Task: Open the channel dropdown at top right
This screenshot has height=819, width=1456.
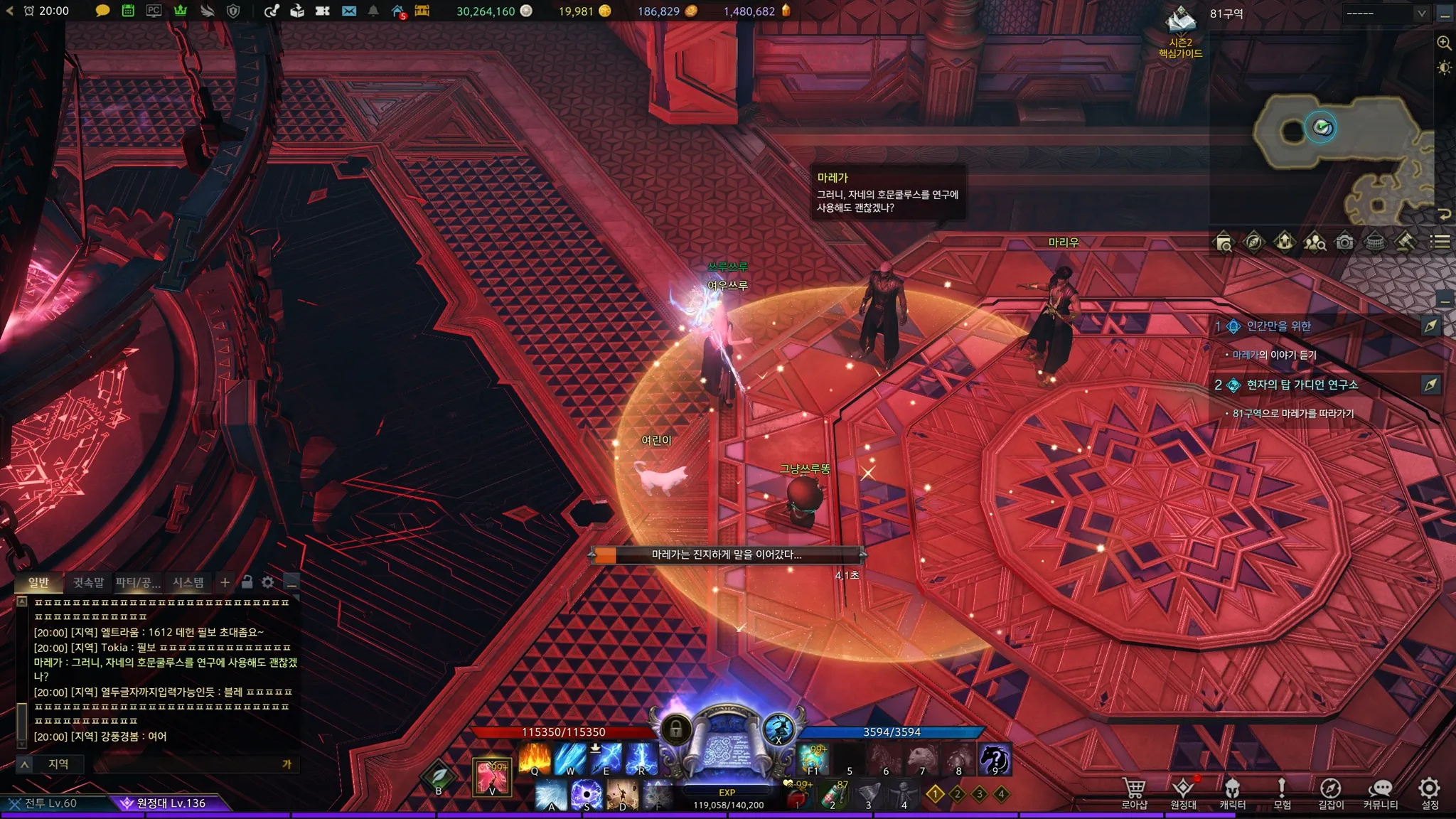Action: coord(1385,13)
